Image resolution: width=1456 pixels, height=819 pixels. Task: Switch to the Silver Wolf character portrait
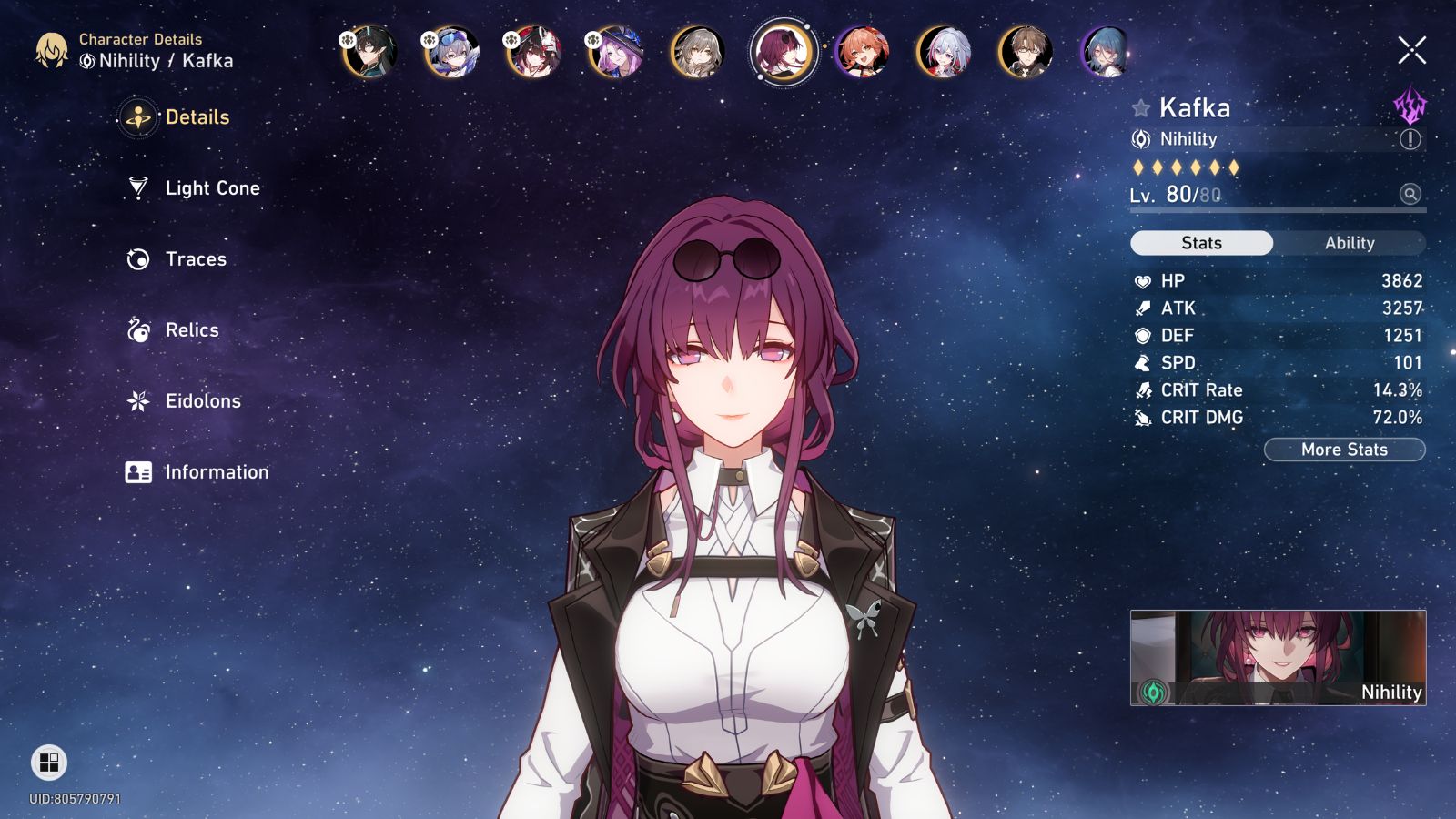pyautogui.click(x=451, y=52)
